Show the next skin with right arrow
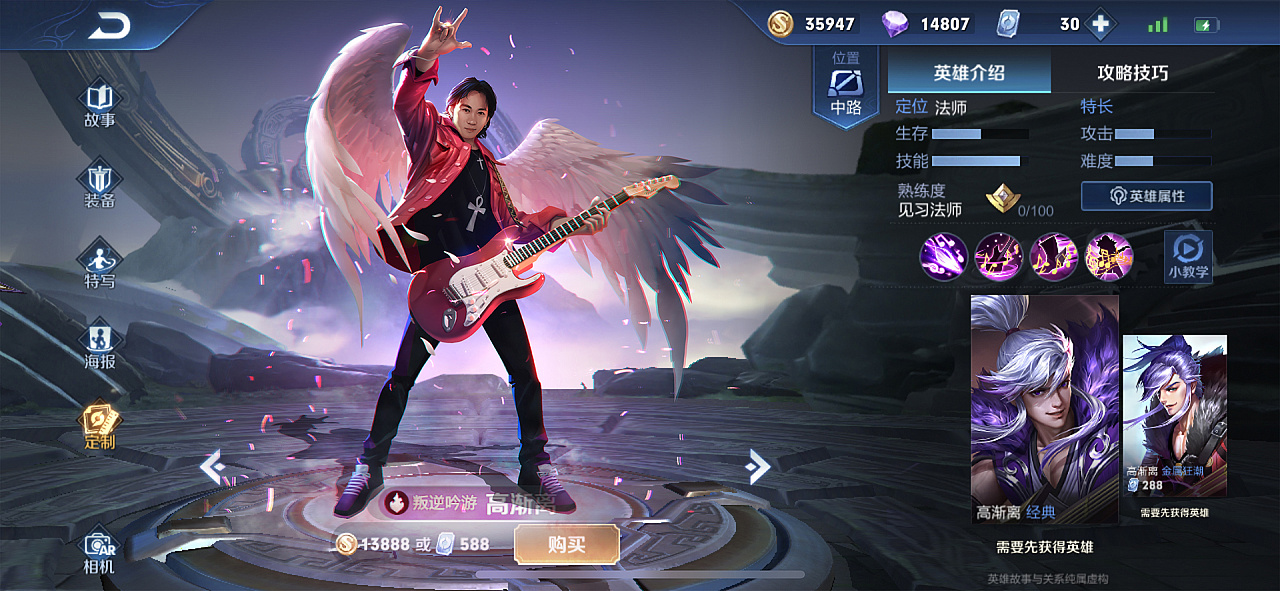 [759, 466]
